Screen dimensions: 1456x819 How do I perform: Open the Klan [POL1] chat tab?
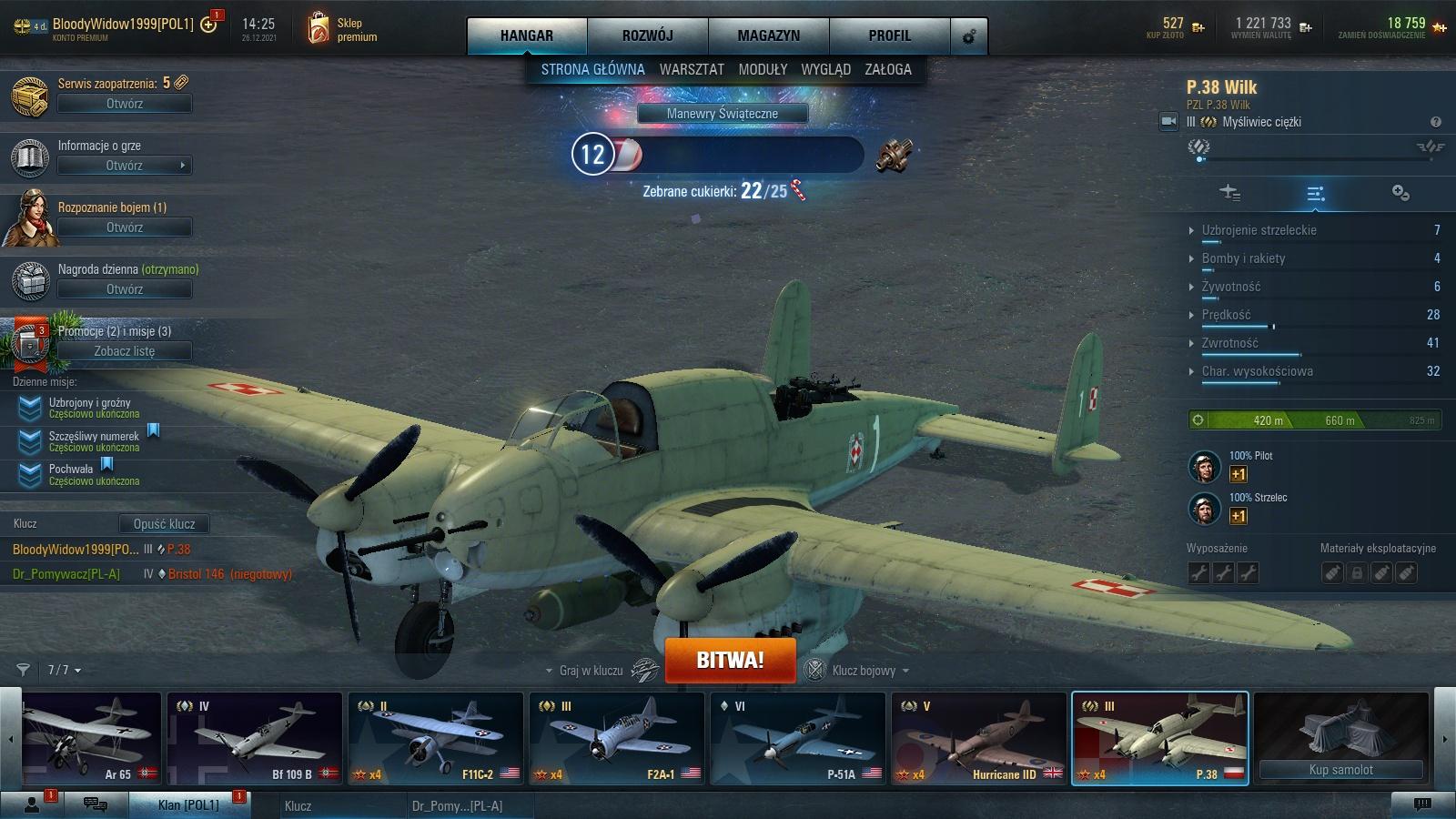(x=188, y=805)
